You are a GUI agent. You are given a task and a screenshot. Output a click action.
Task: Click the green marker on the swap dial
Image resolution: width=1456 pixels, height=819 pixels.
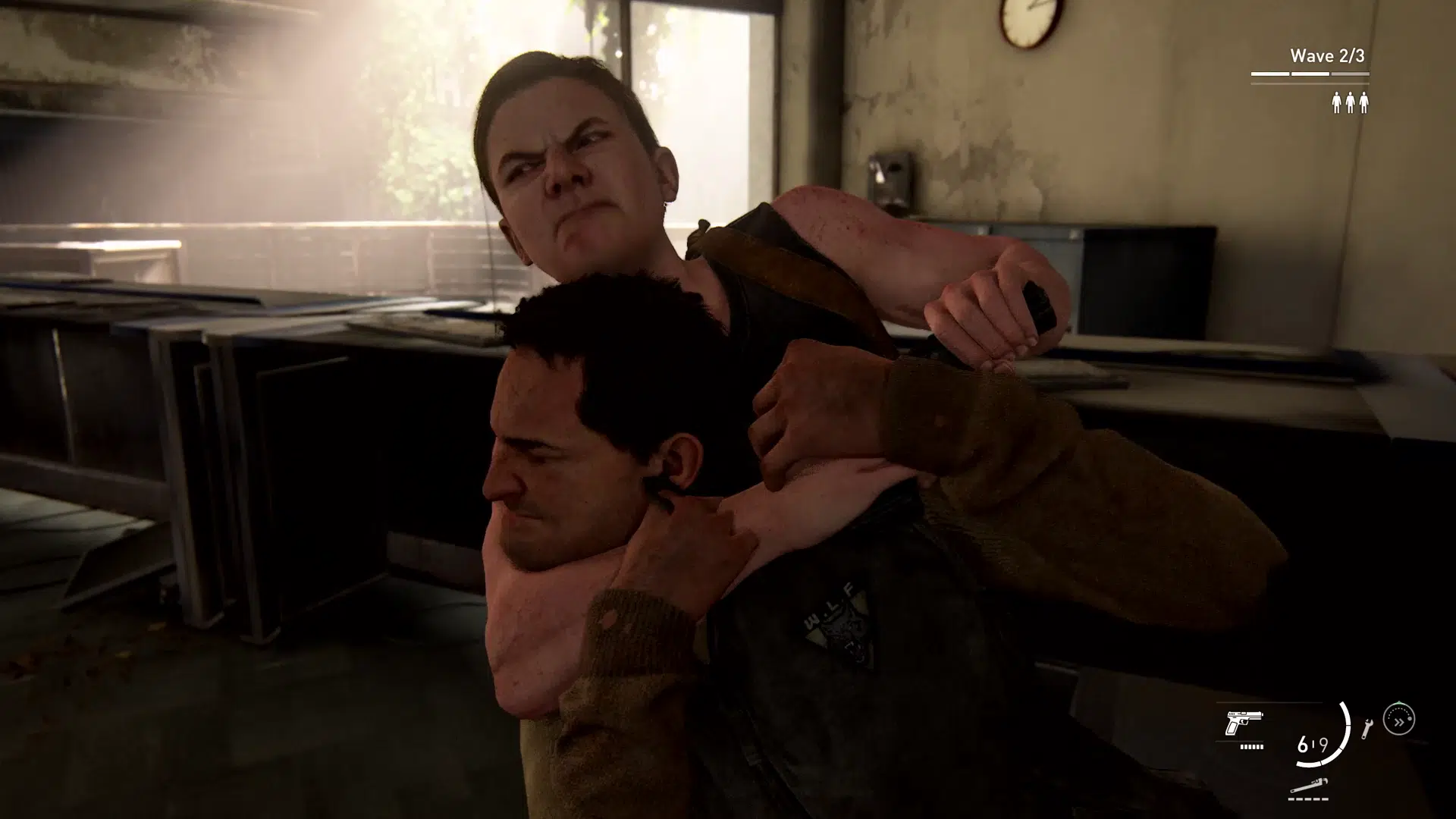1399,701
